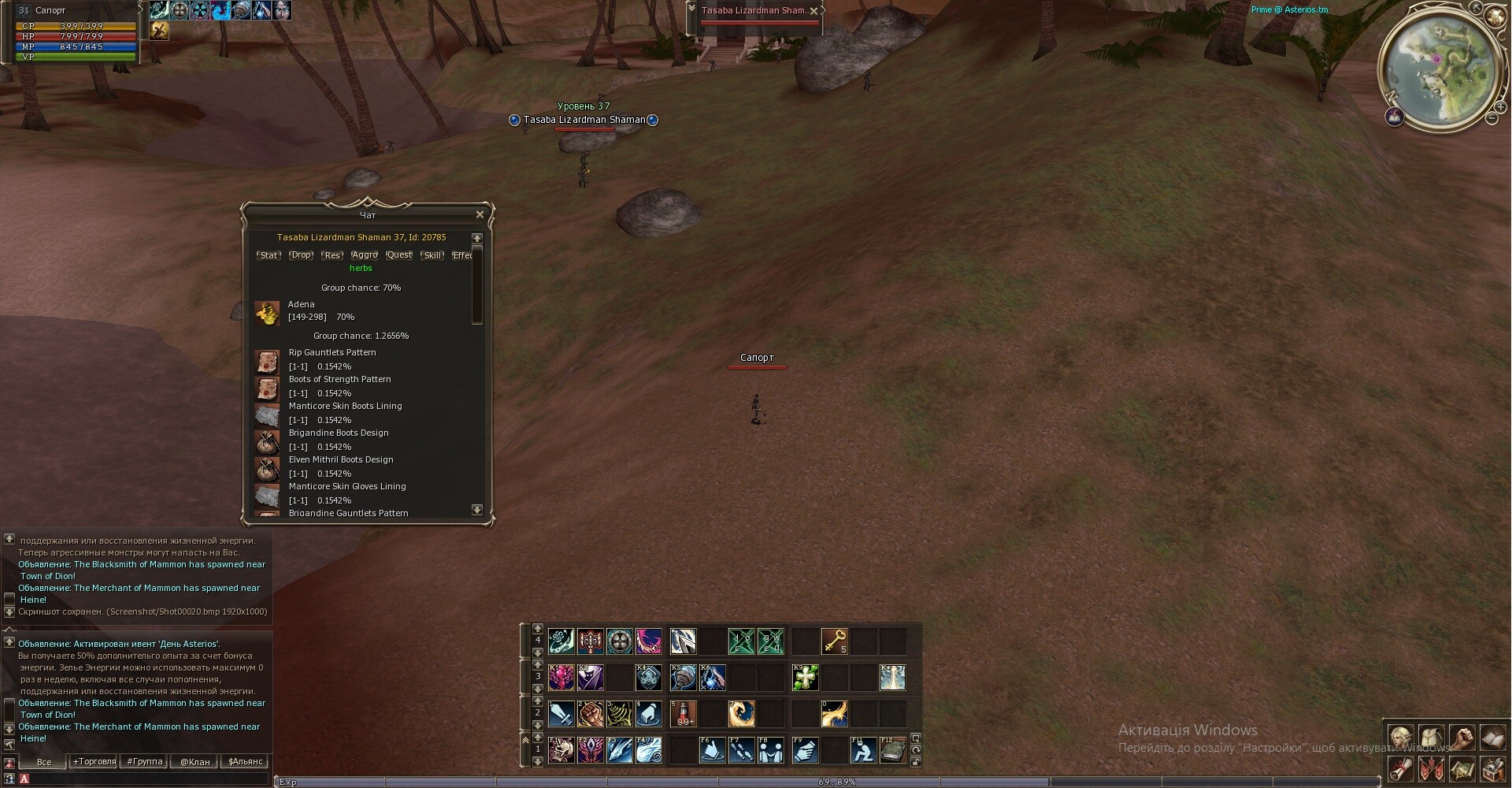Use the red potion in hotbar slot 5
This screenshot has height=788, width=1512.
[x=683, y=713]
